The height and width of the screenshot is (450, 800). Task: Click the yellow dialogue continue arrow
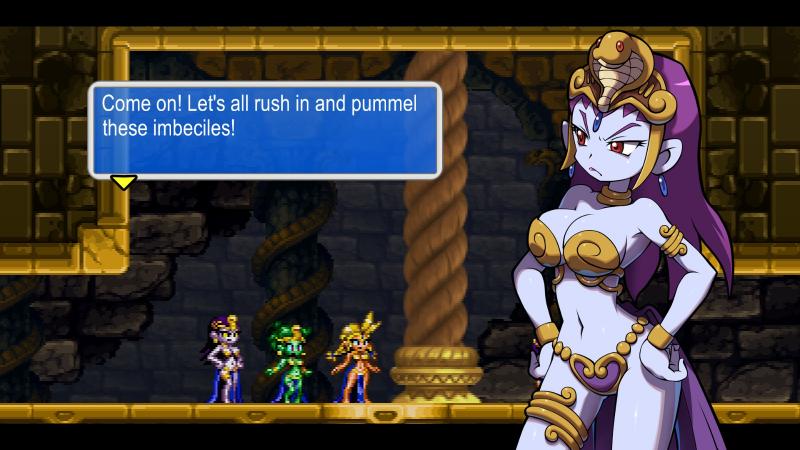point(123,182)
